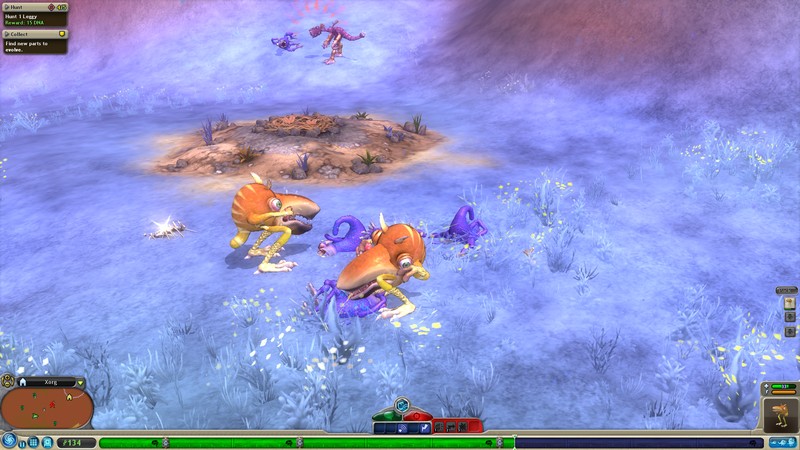Pause the game with the pause button
Screen dimensions: 800x450
coord(22,442)
